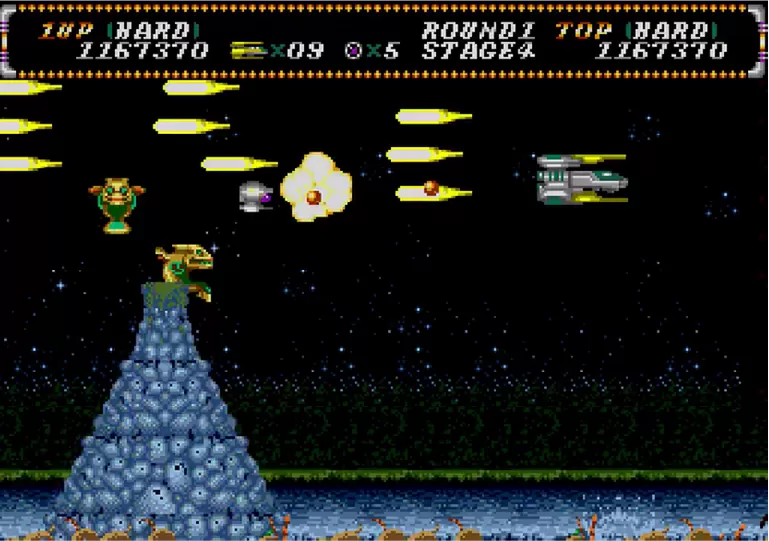Image resolution: width=769 pixels, height=541 pixels.
Task: Click the player ship lives icon
Action: coord(247,51)
